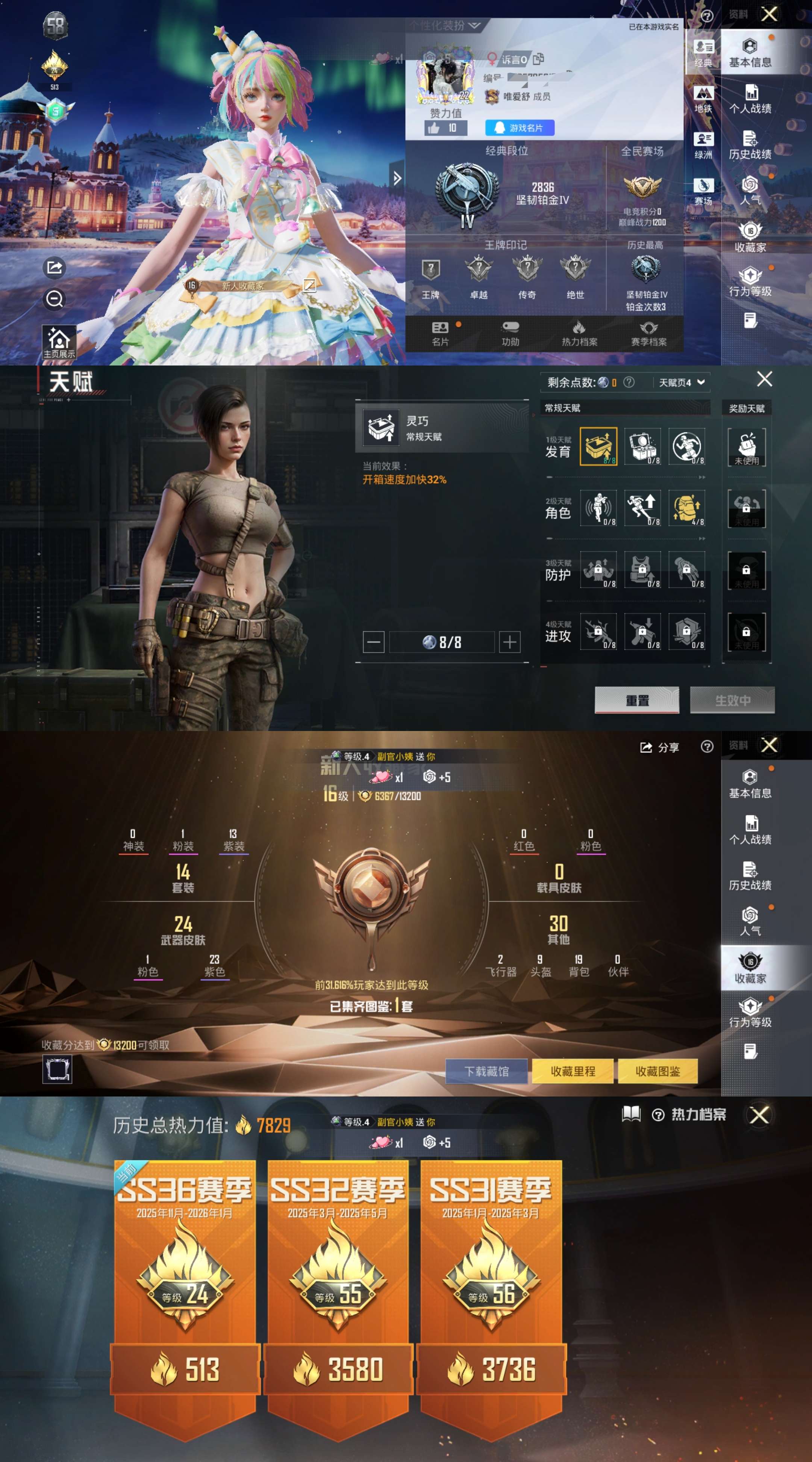Open 收藏里程 collection milestones
Viewport: 812px width, 1462px height.
click(x=573, y=1071)
